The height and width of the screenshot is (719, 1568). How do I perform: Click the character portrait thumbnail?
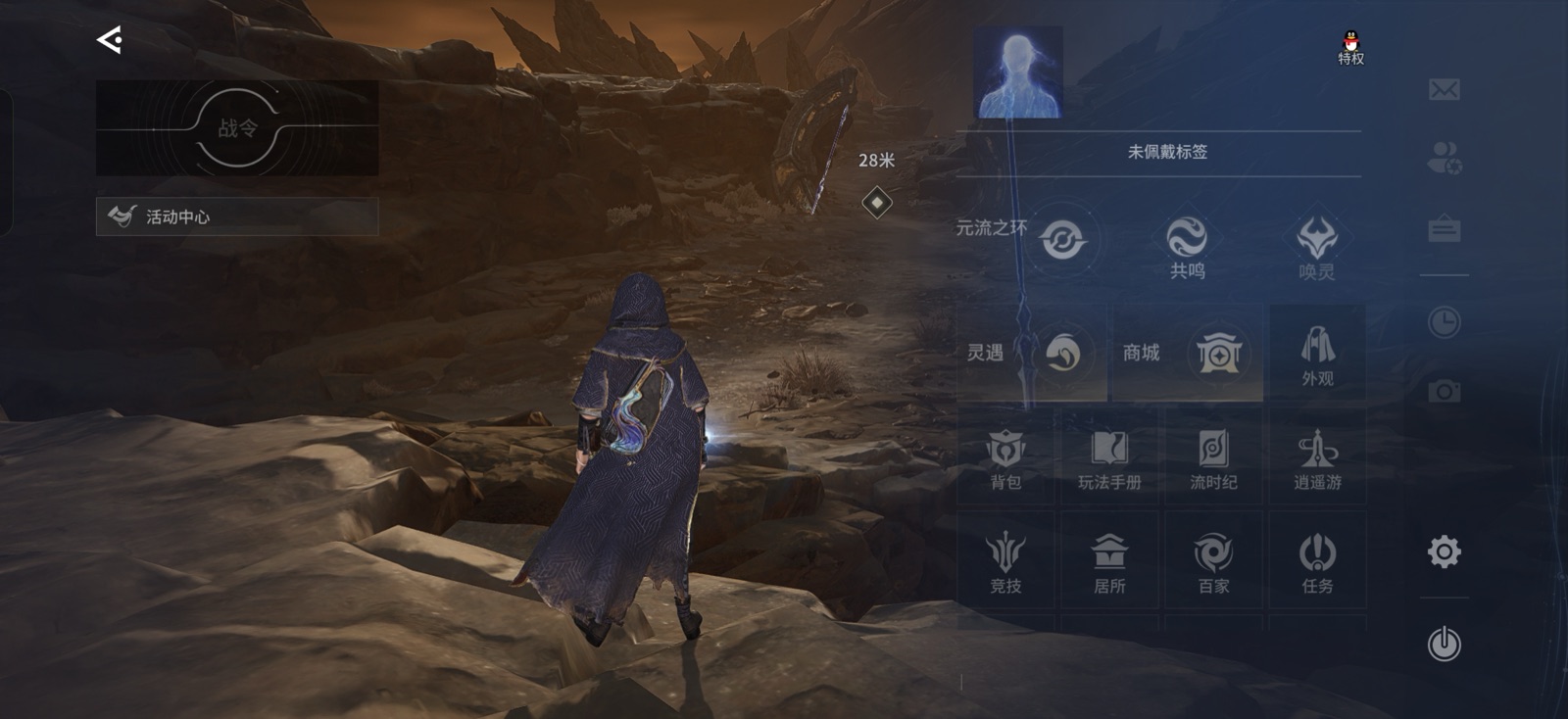1017,74
